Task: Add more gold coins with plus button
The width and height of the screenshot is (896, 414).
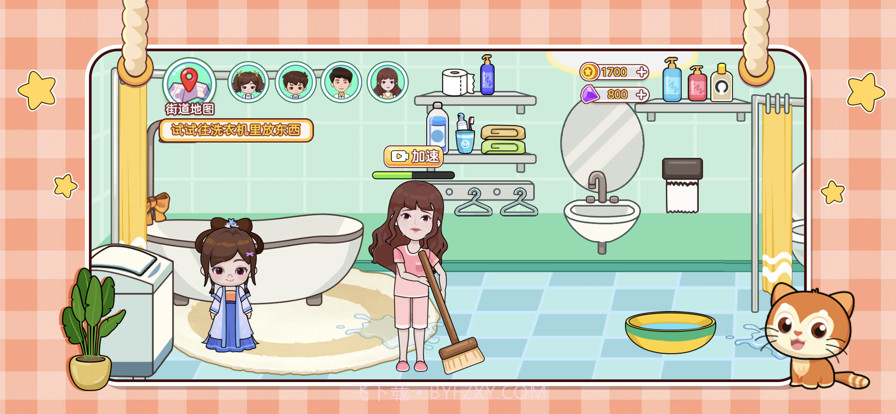Action: click(641, 72)
